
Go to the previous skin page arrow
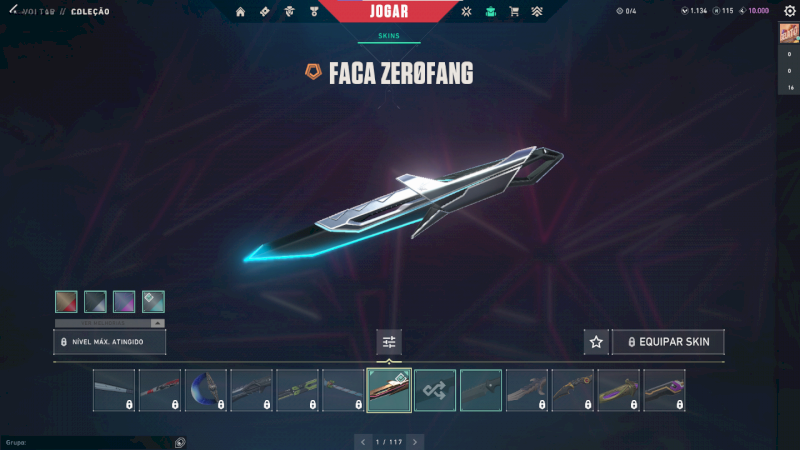tap(363, 441)
